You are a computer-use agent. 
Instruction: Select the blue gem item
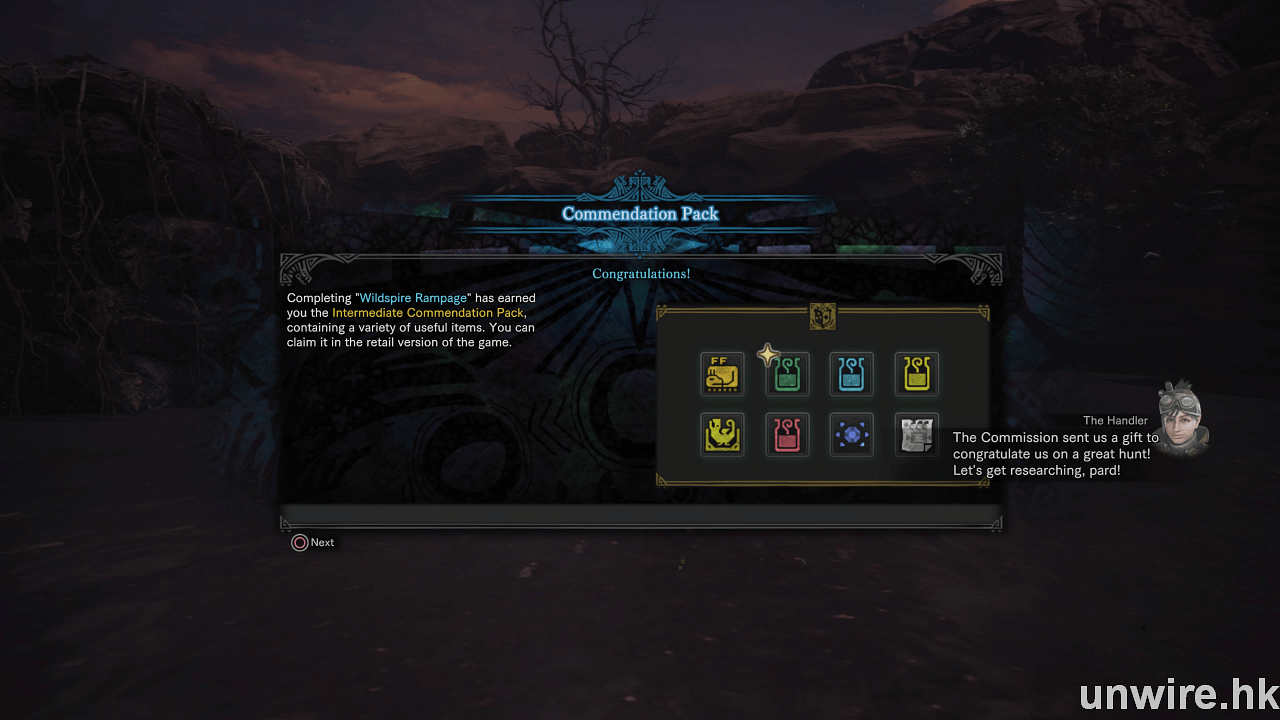(x=852, y=435)
